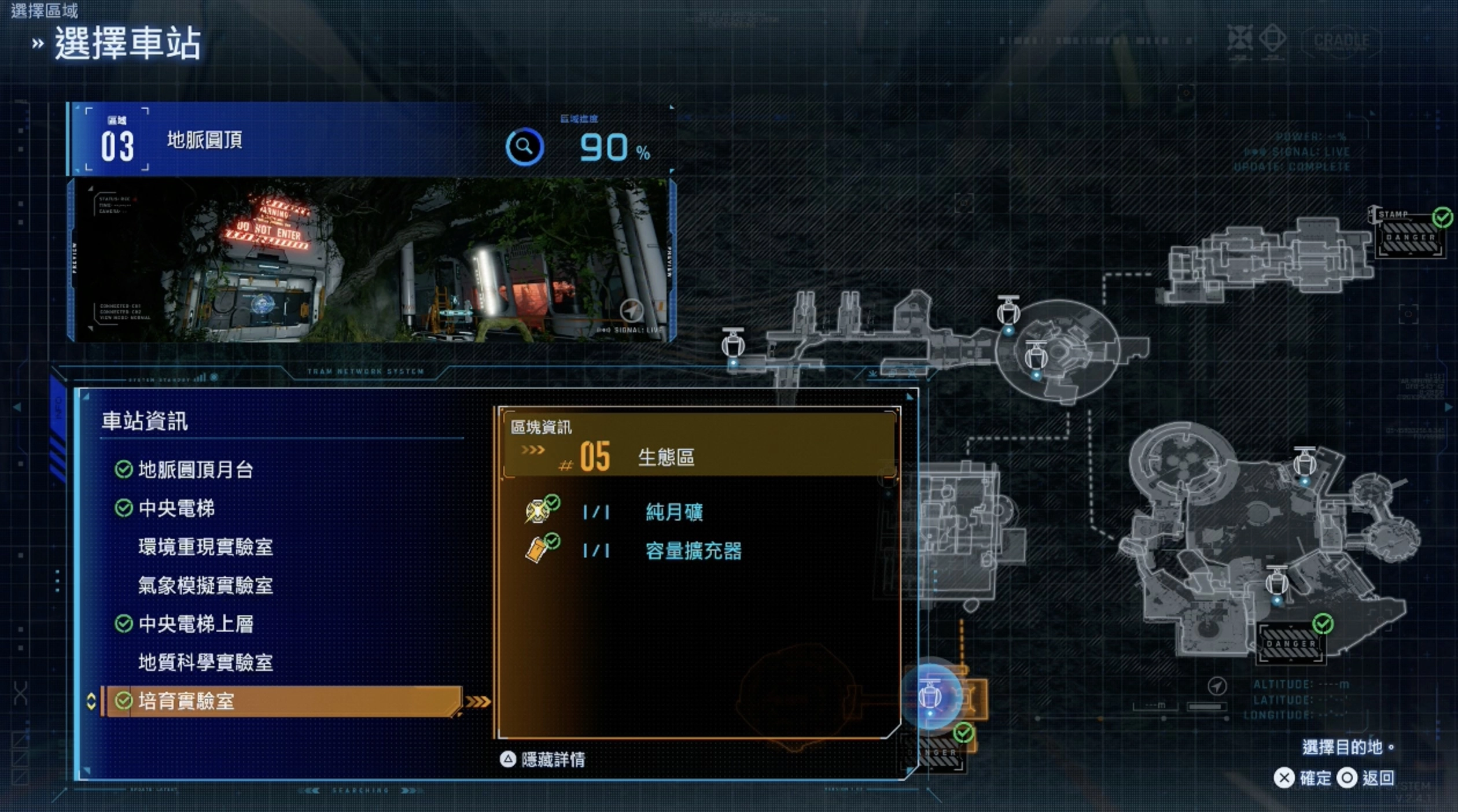Select 中央電梯上層 station
The image size is (1458, 812).
tap(195, 624)
